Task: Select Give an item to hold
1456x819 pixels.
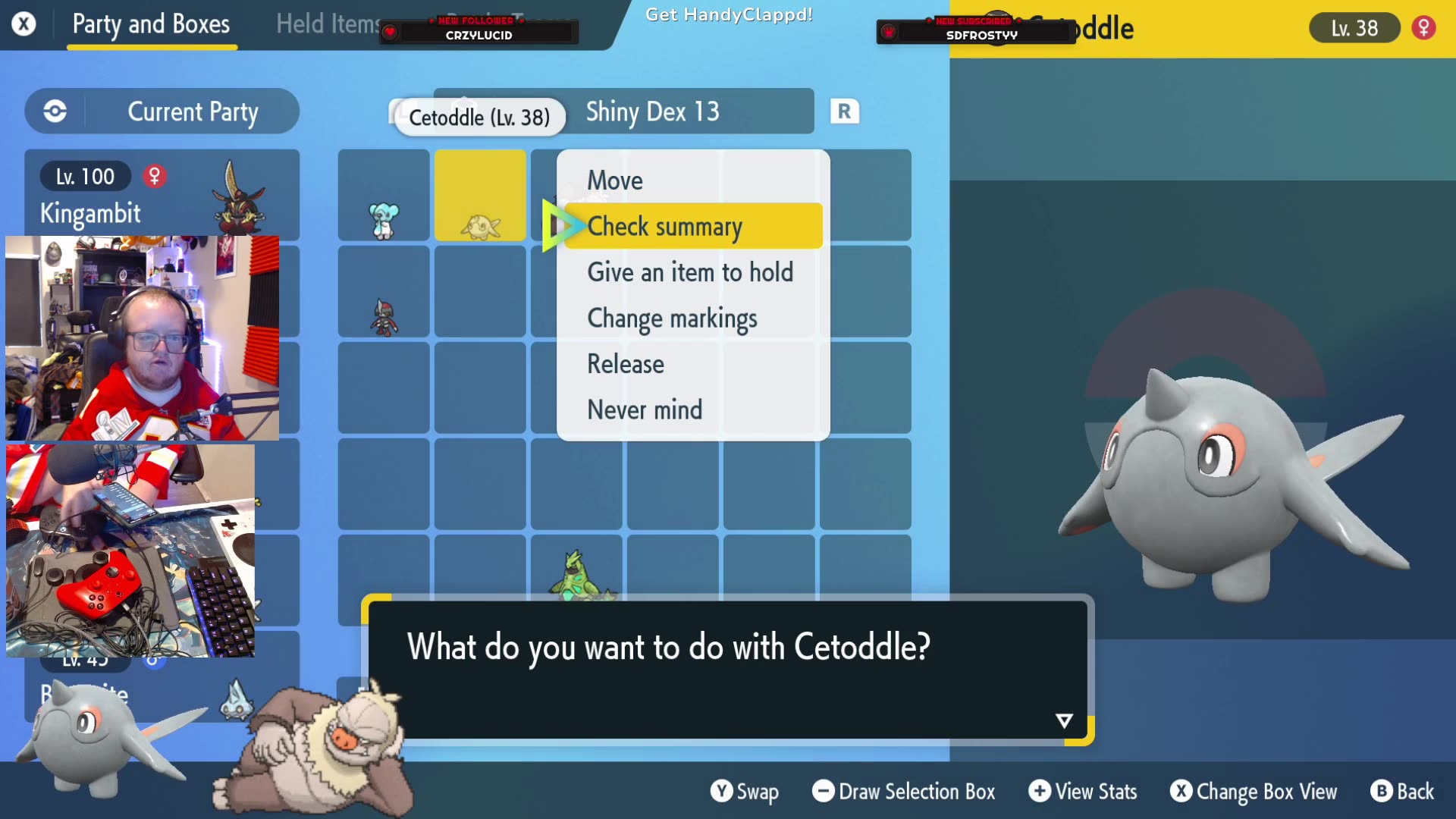Action: click(x=691, y=272)
